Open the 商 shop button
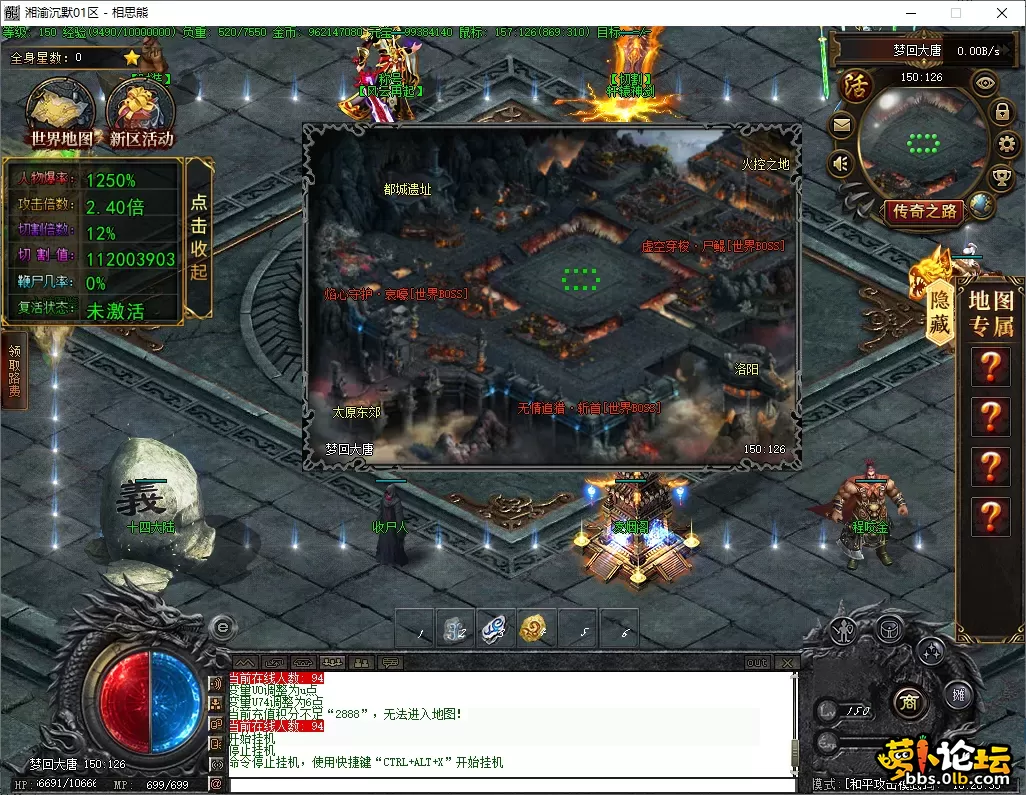 (x=907, y=699)
